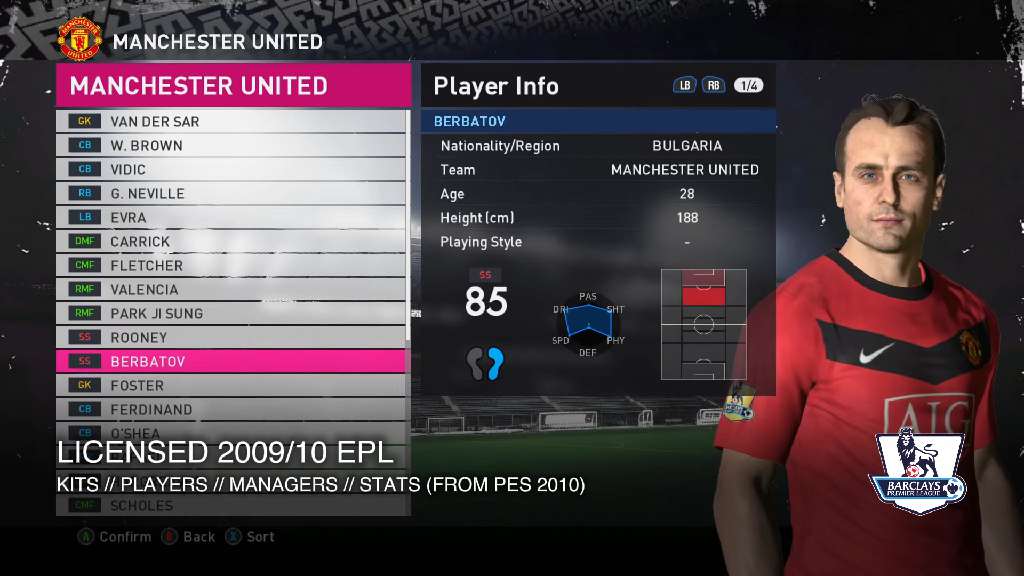Select Fletcher from the list
Image resolution: width=1024 pixels, height=576 pixels.
point(232,265)
